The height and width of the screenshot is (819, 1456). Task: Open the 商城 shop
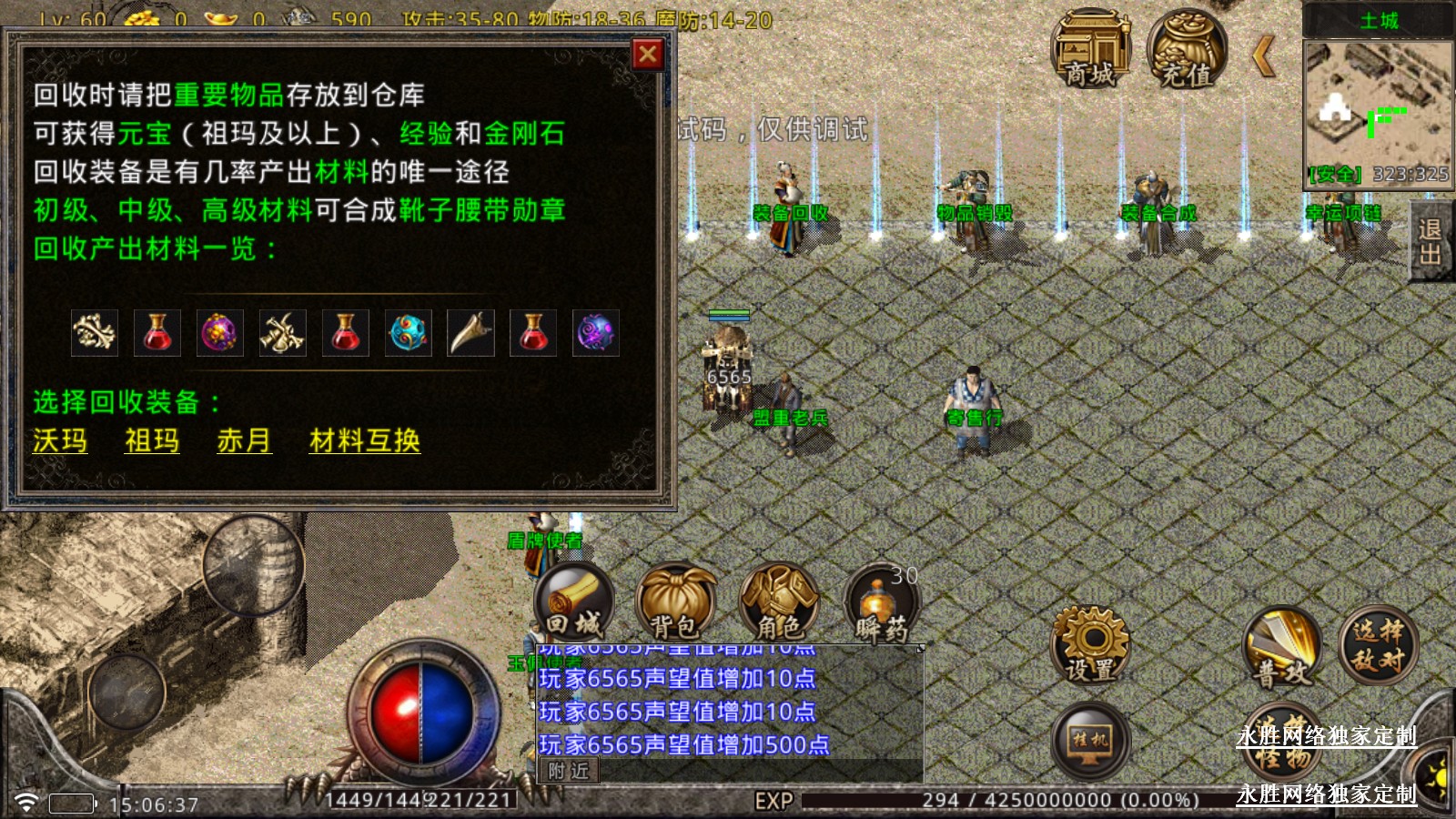[x=1090, y=50]
